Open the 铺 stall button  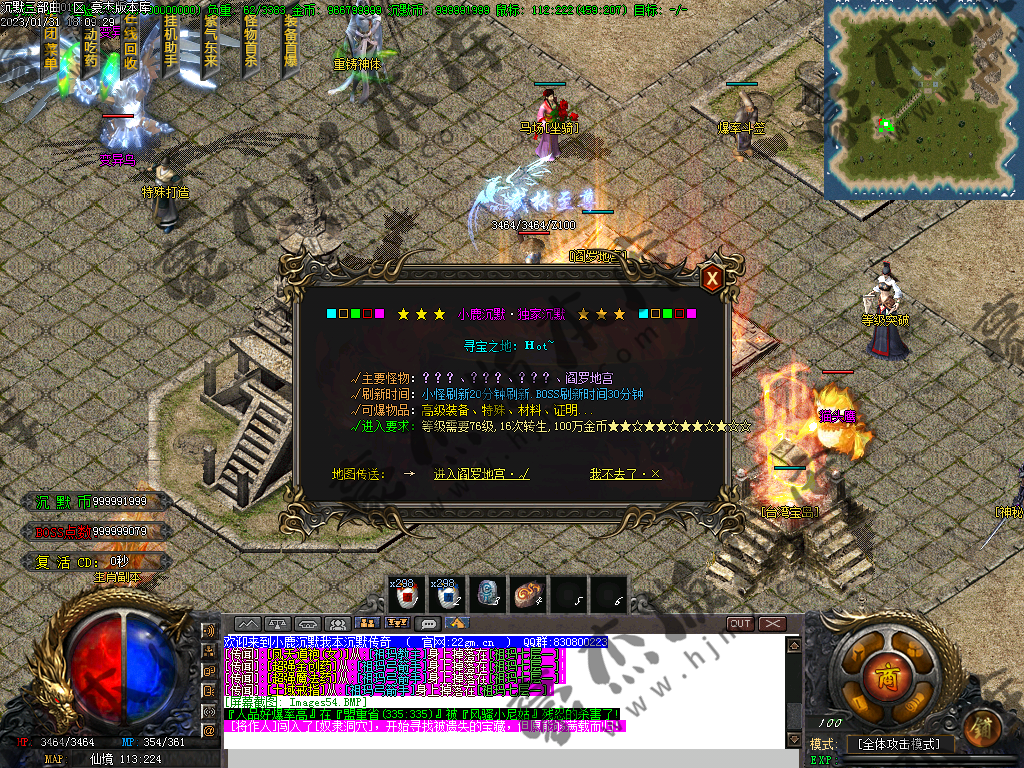pyautogui.click(x=985, y=725)
